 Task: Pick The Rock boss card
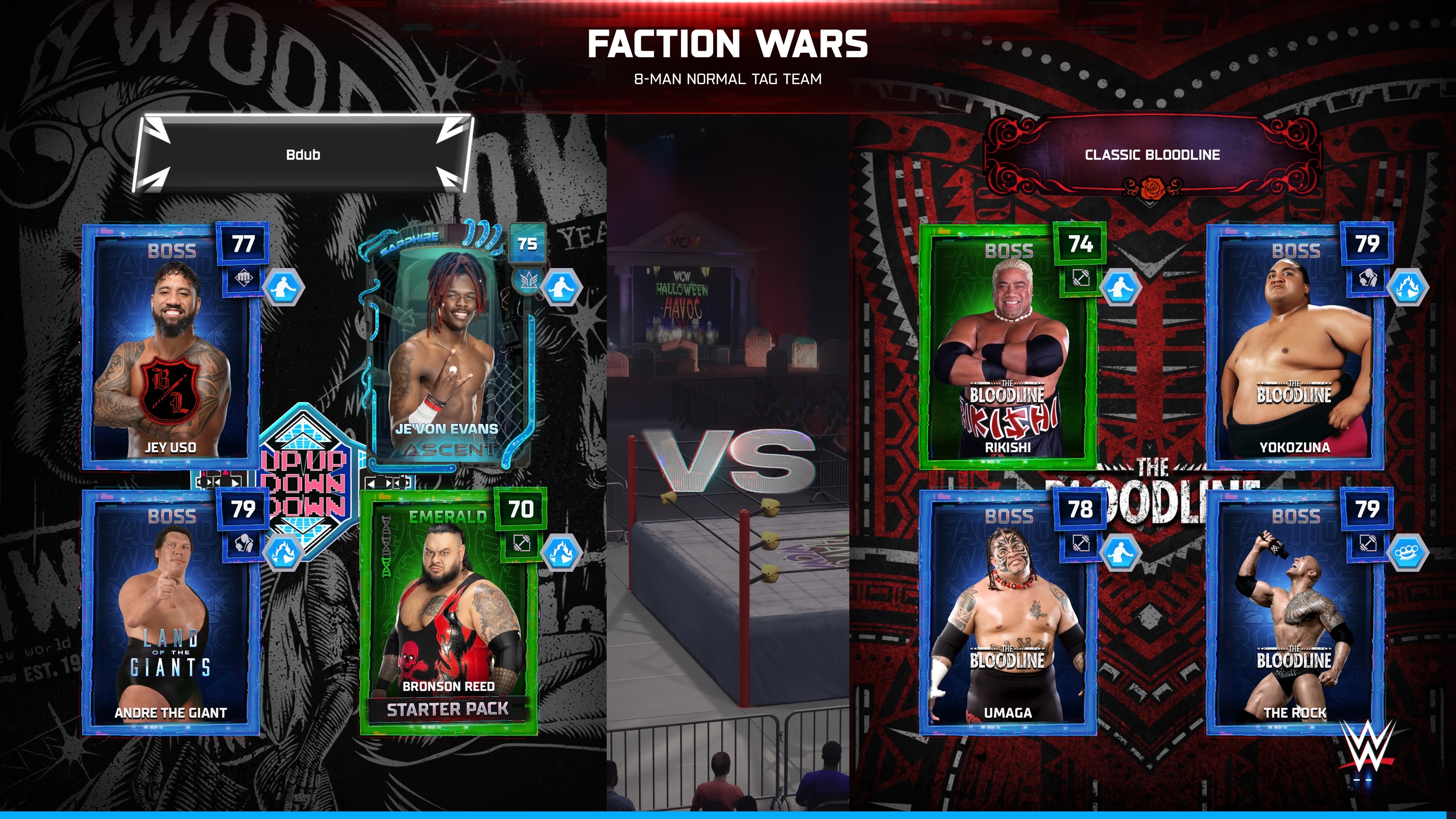(x=1294, y=613)
